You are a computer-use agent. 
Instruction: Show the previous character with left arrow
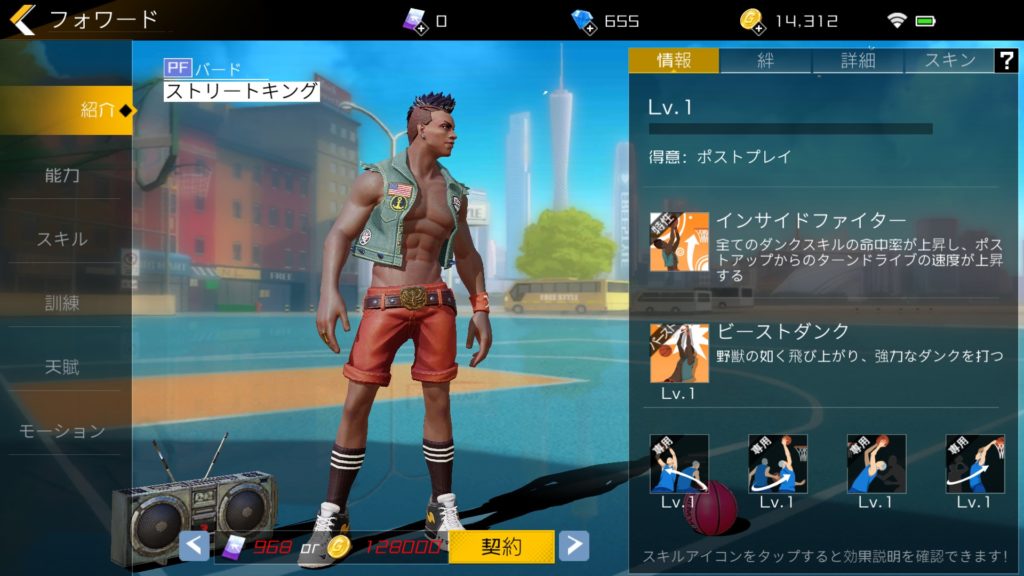click(x=195, y=546)
